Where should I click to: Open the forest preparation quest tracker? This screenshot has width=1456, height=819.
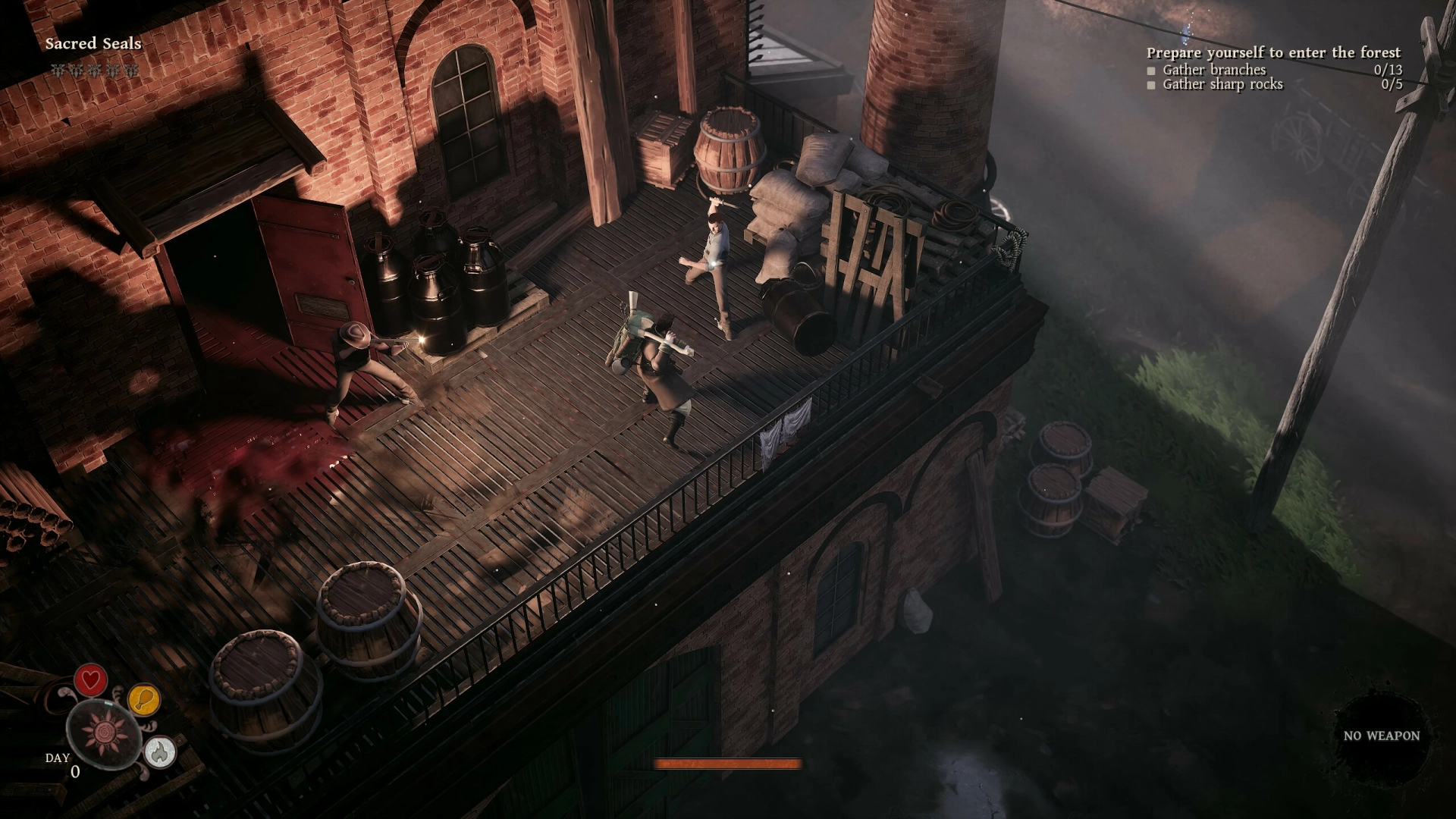[x=1273, y=52]
